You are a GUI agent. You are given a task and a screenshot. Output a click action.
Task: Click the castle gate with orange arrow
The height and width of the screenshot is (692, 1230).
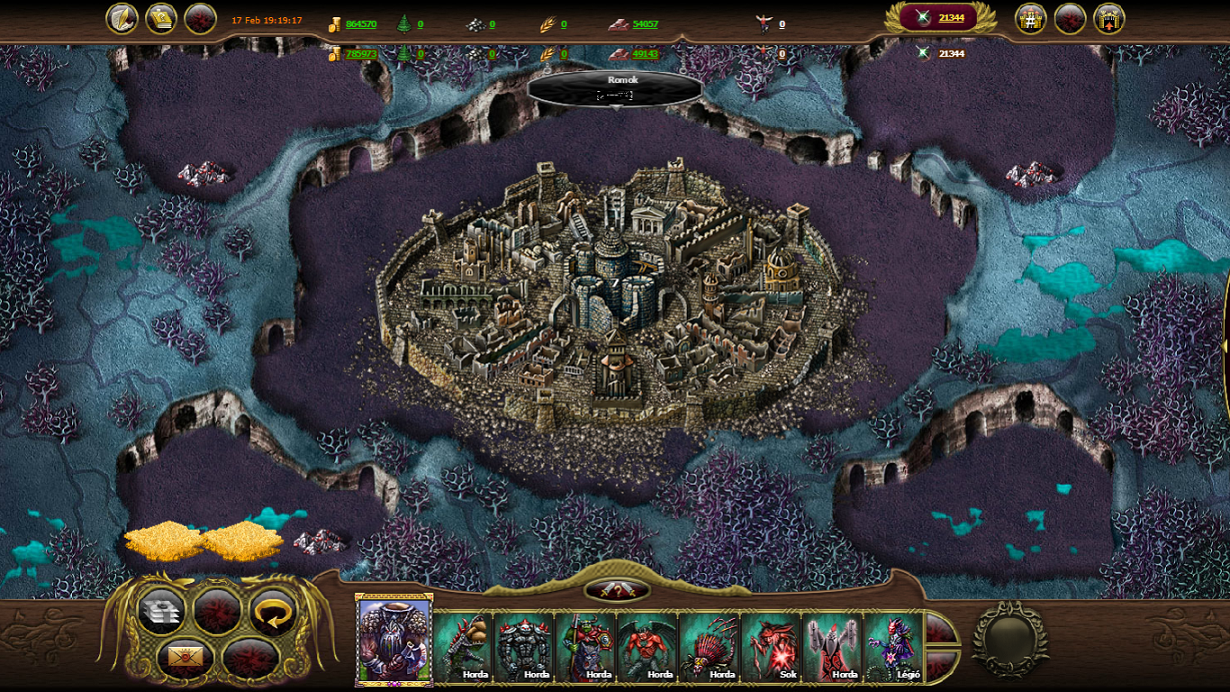pos(1109,19)
